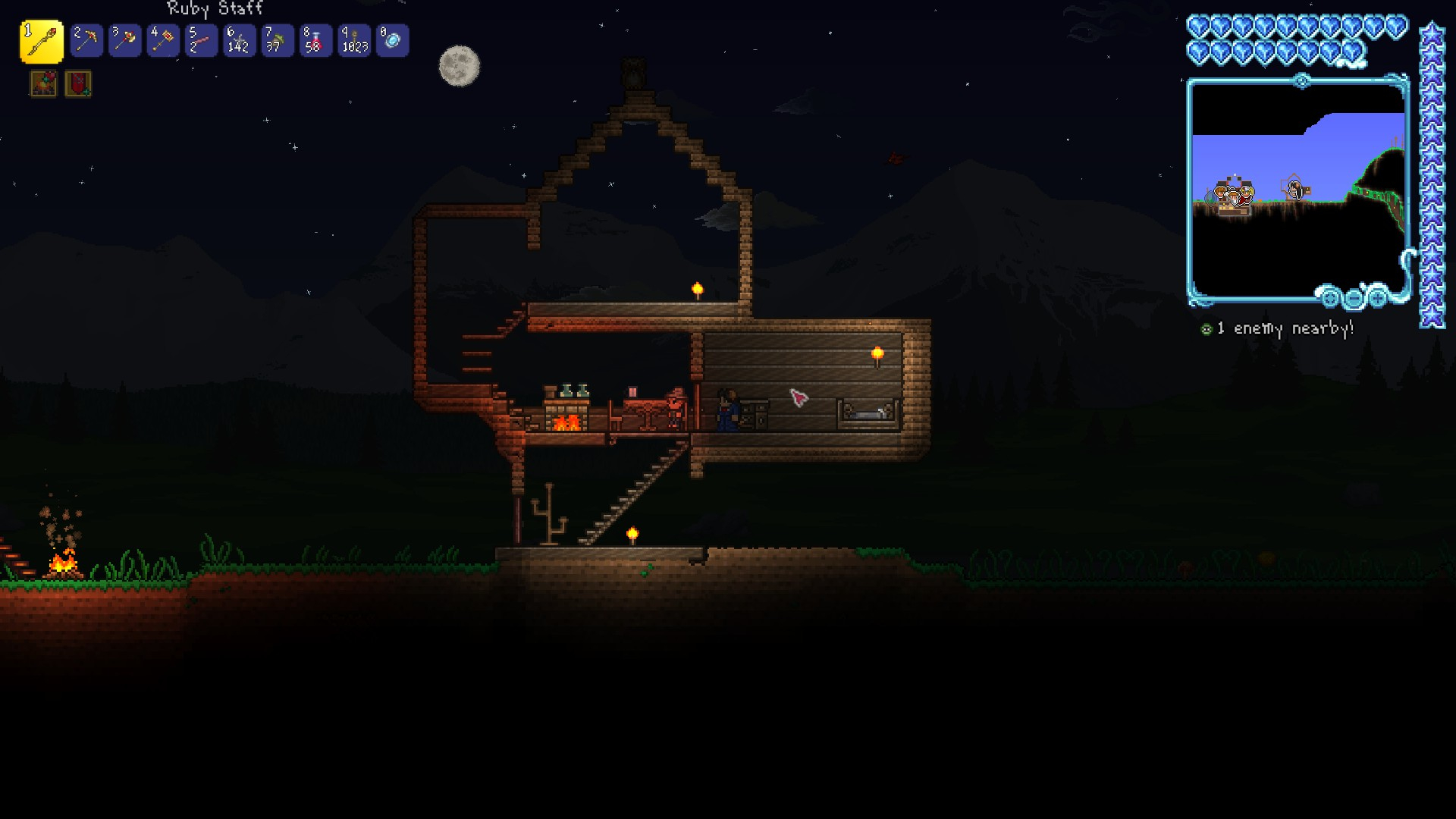The height and width of the screenshot is (819, 1456).
Task: Select the stack of 37 in slot 7
Action: 277,41
